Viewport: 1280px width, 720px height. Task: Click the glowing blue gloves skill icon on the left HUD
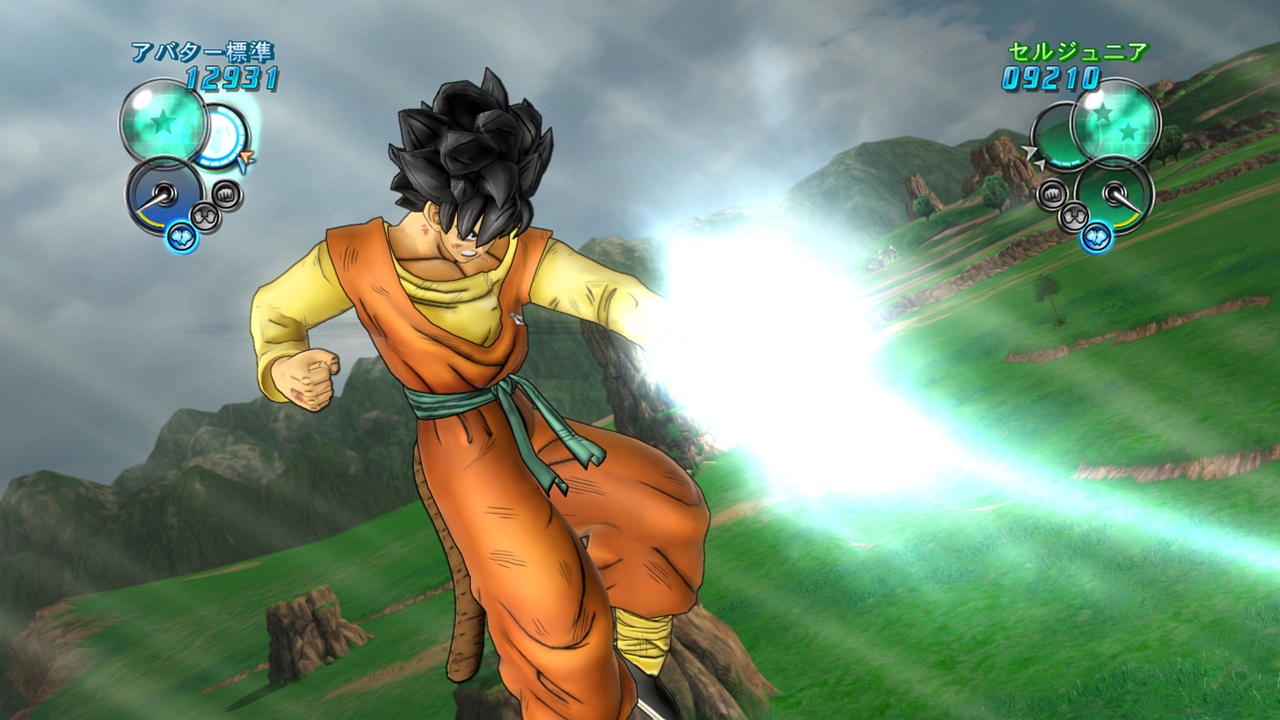(182, 236)
